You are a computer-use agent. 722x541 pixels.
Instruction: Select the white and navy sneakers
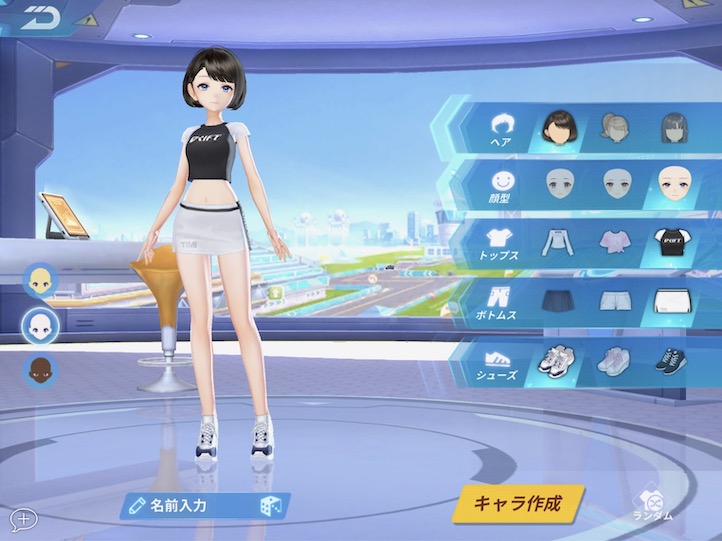click(x=557, y=359)
